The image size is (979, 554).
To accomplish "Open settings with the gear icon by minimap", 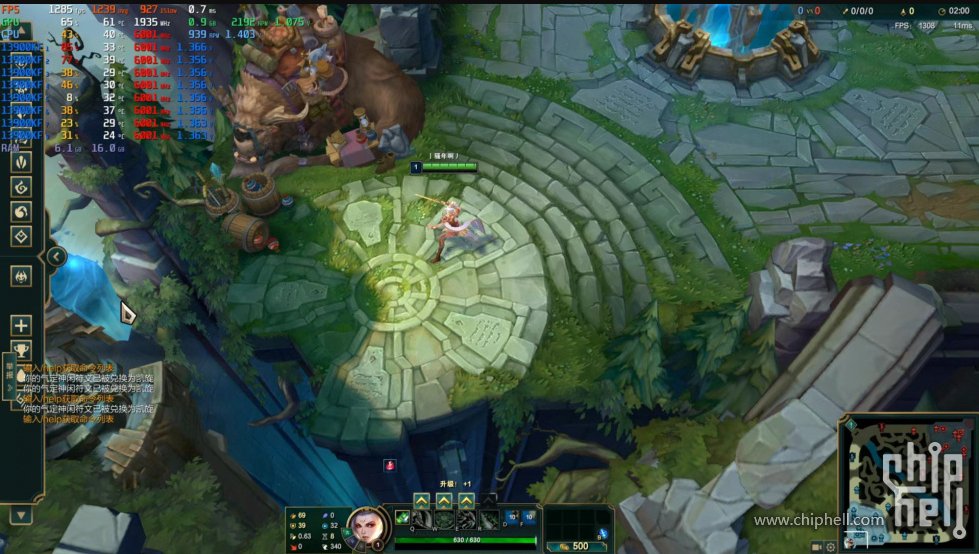I will click(831, 547).
